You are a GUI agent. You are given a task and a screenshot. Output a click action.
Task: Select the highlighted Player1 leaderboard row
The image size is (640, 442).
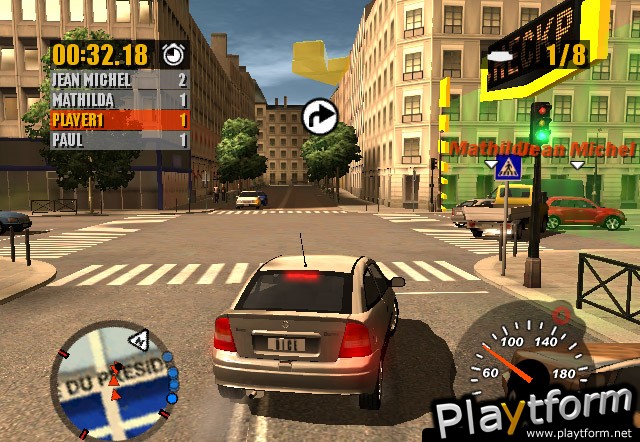click(119, 119)
